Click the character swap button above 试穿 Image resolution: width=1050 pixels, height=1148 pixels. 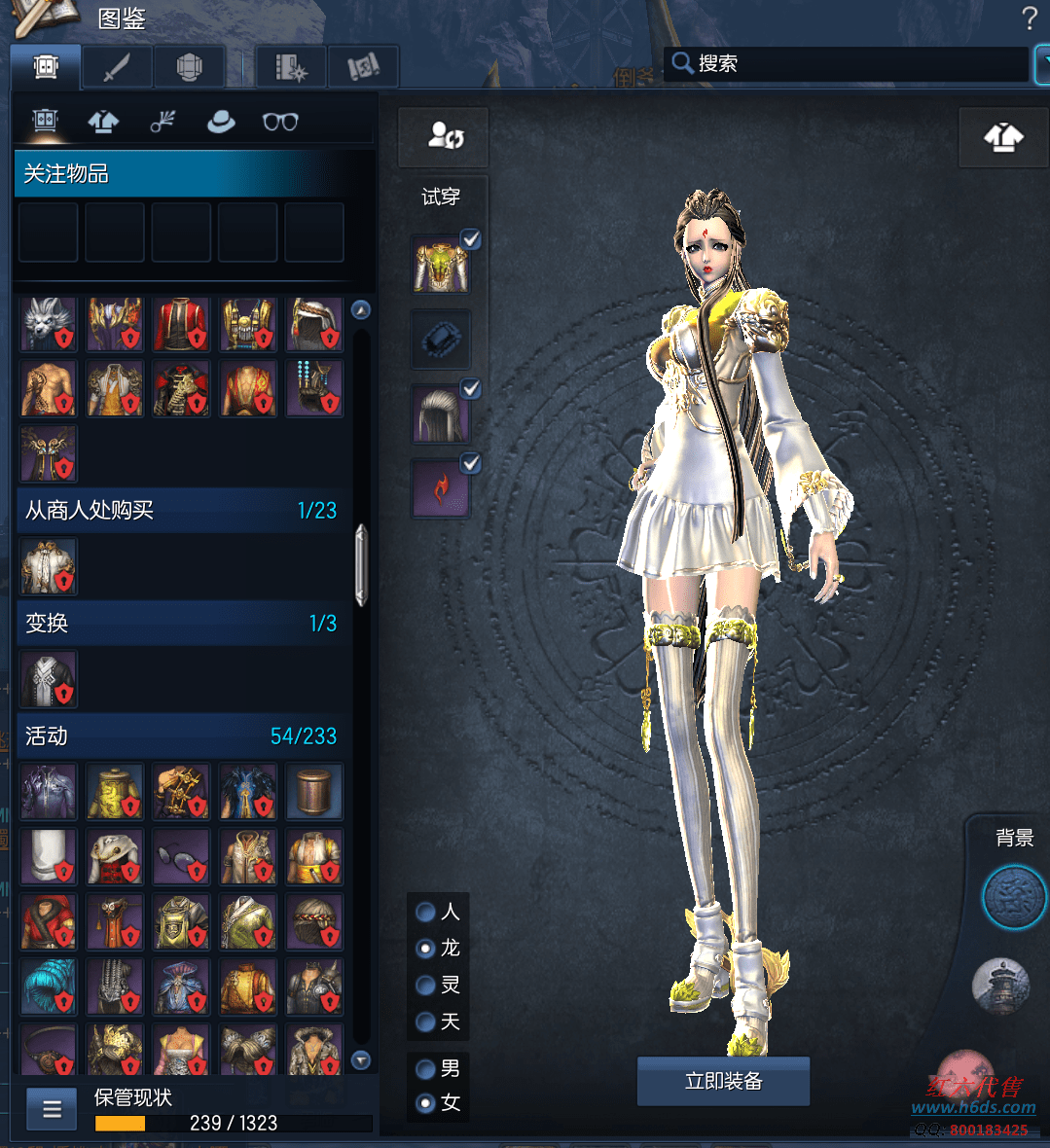pyautogui.click(x=444, y=137)
